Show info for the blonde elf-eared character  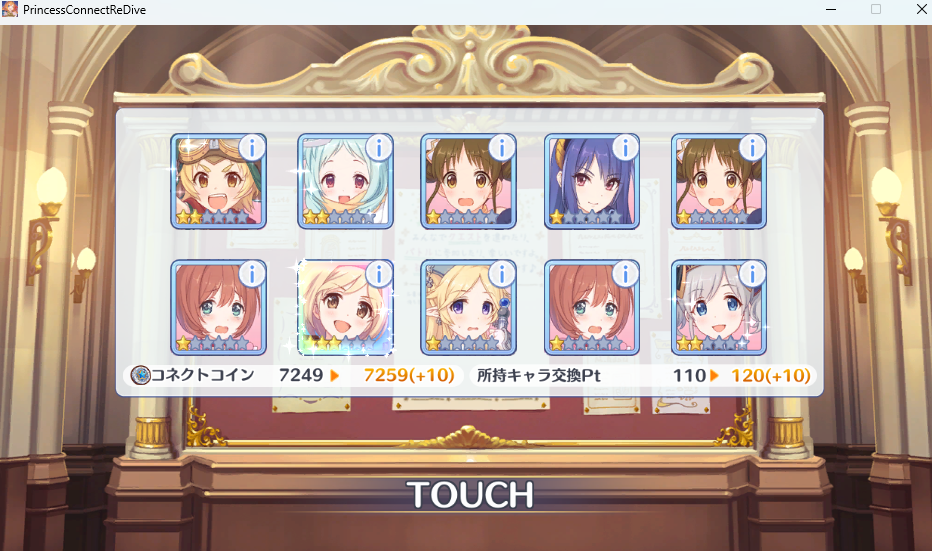tap(502, 273)
